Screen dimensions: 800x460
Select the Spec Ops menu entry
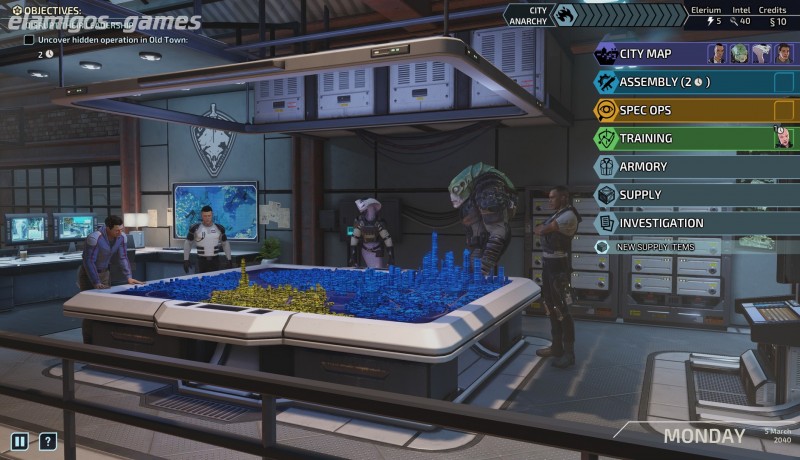[x=646, y=110]
